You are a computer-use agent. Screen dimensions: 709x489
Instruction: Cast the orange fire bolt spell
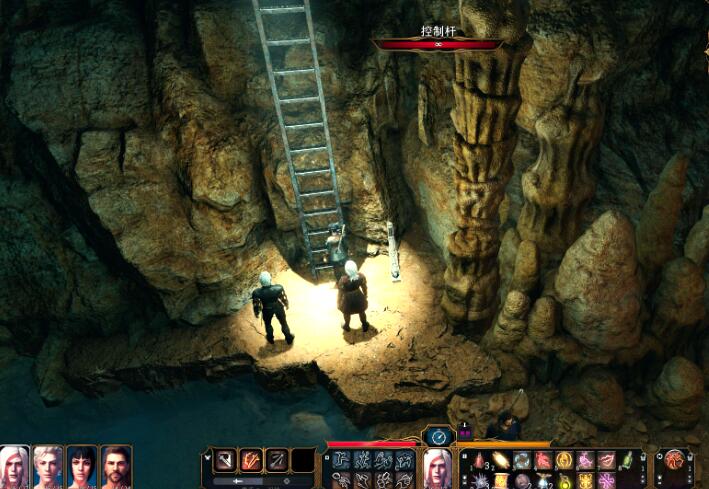coord(499,460)
